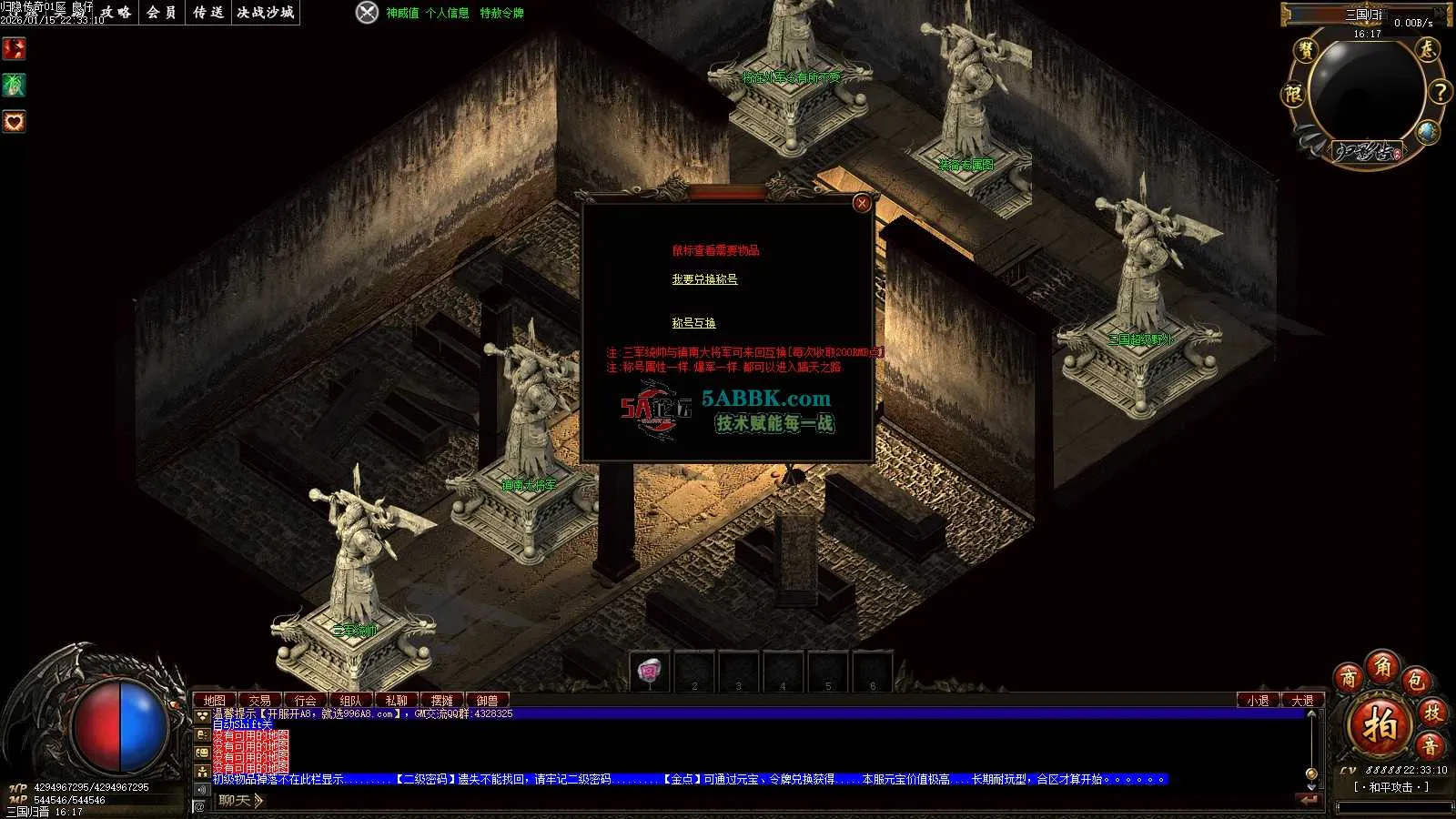Select the 称号互换 option
1456x819 pixels.
pos(693,323)
